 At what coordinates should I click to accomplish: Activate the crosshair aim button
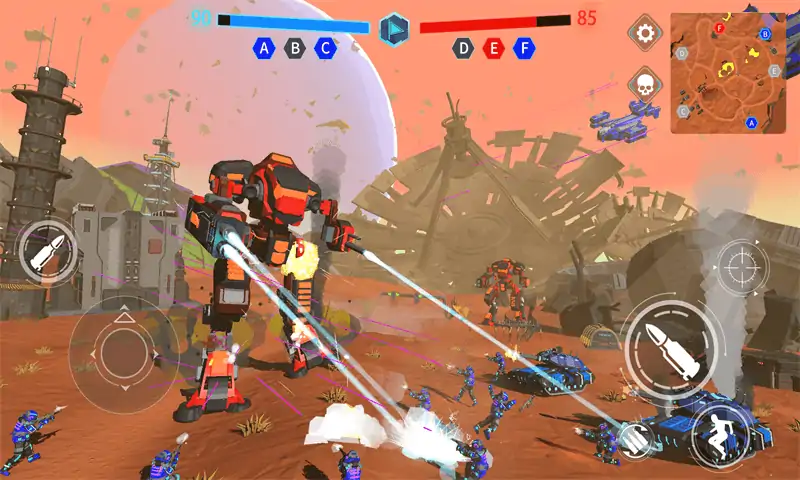741,267
